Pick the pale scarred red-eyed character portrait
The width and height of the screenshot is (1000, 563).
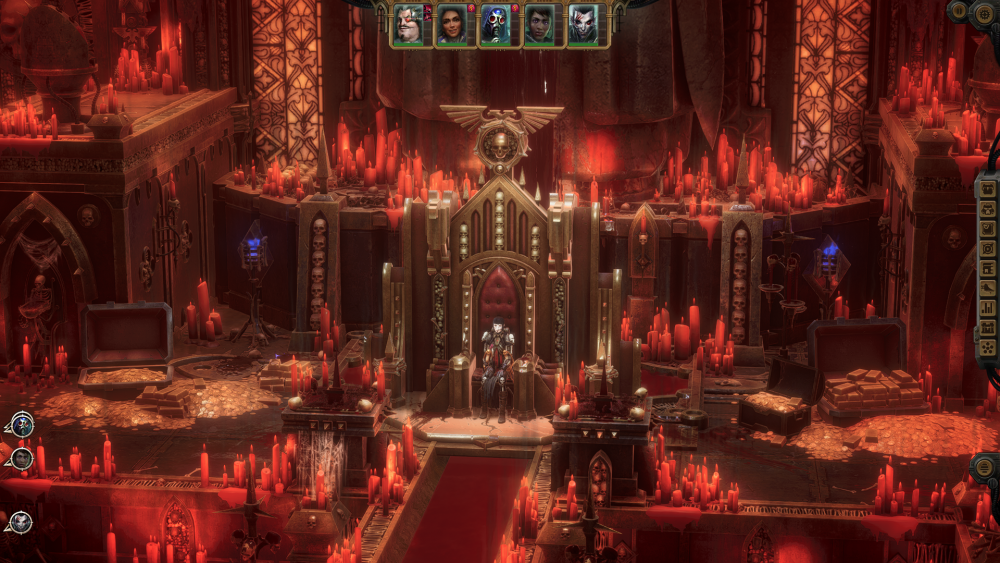(x=582, y=25)
